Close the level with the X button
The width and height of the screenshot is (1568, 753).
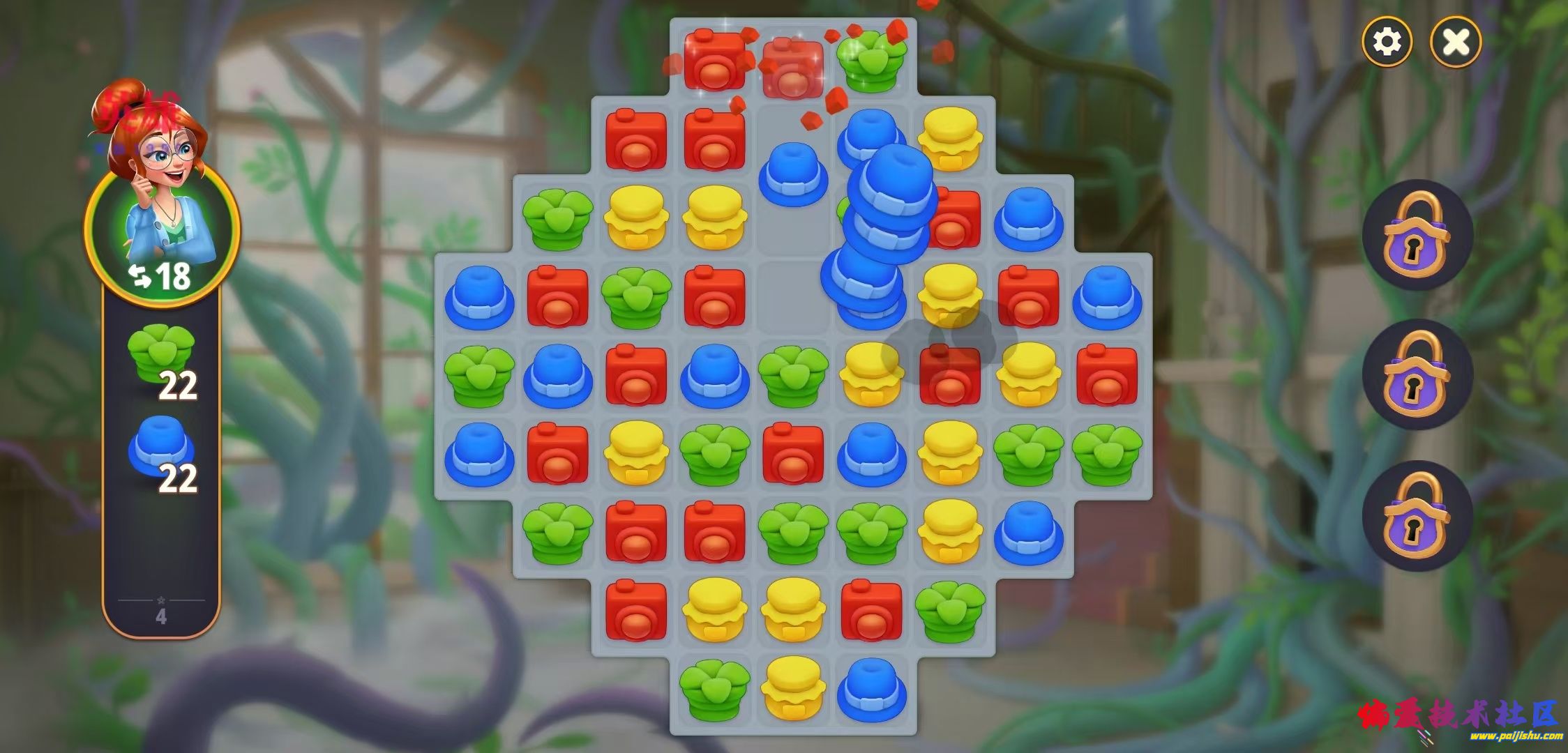click(1456, 42)
